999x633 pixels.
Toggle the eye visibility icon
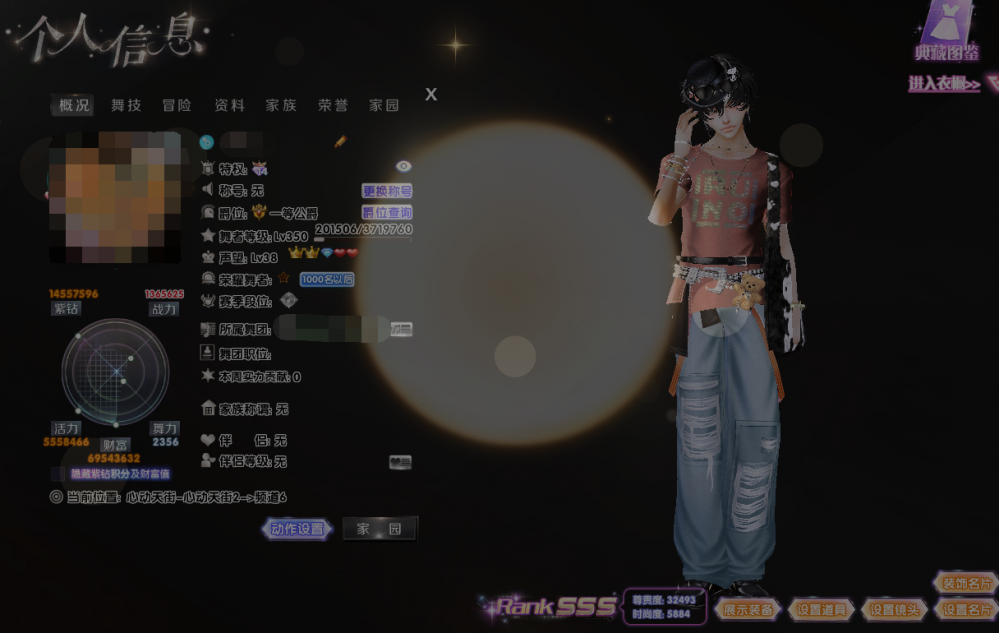[404, 166]
